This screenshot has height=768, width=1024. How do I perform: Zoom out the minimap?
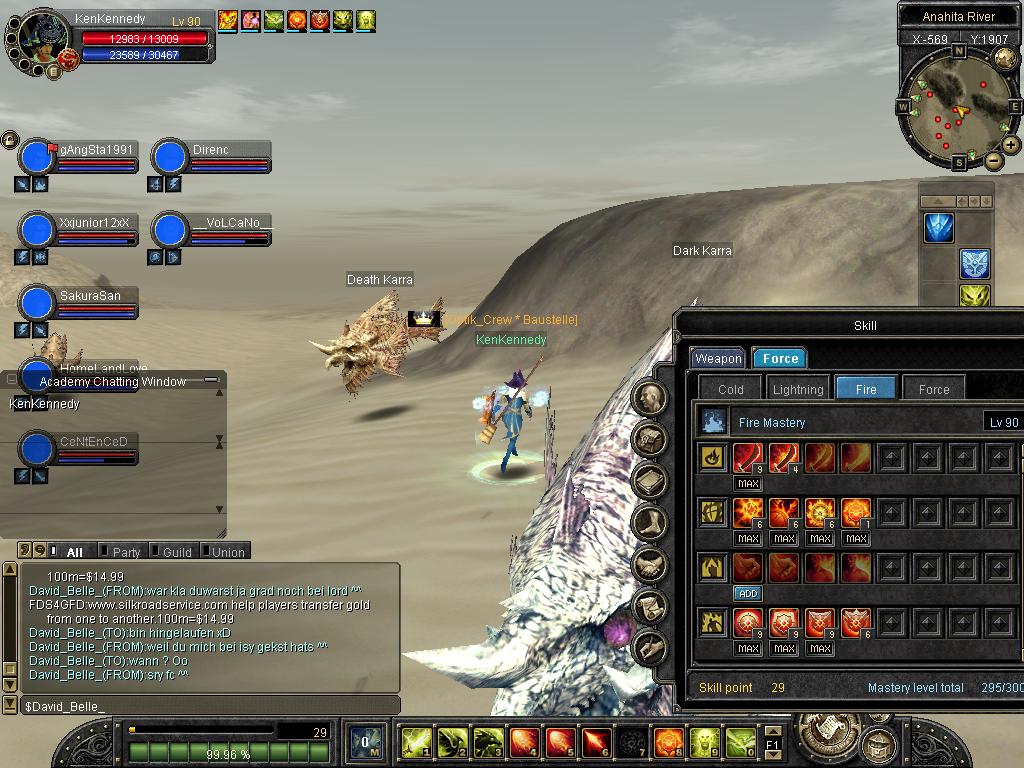click(993, 160)
